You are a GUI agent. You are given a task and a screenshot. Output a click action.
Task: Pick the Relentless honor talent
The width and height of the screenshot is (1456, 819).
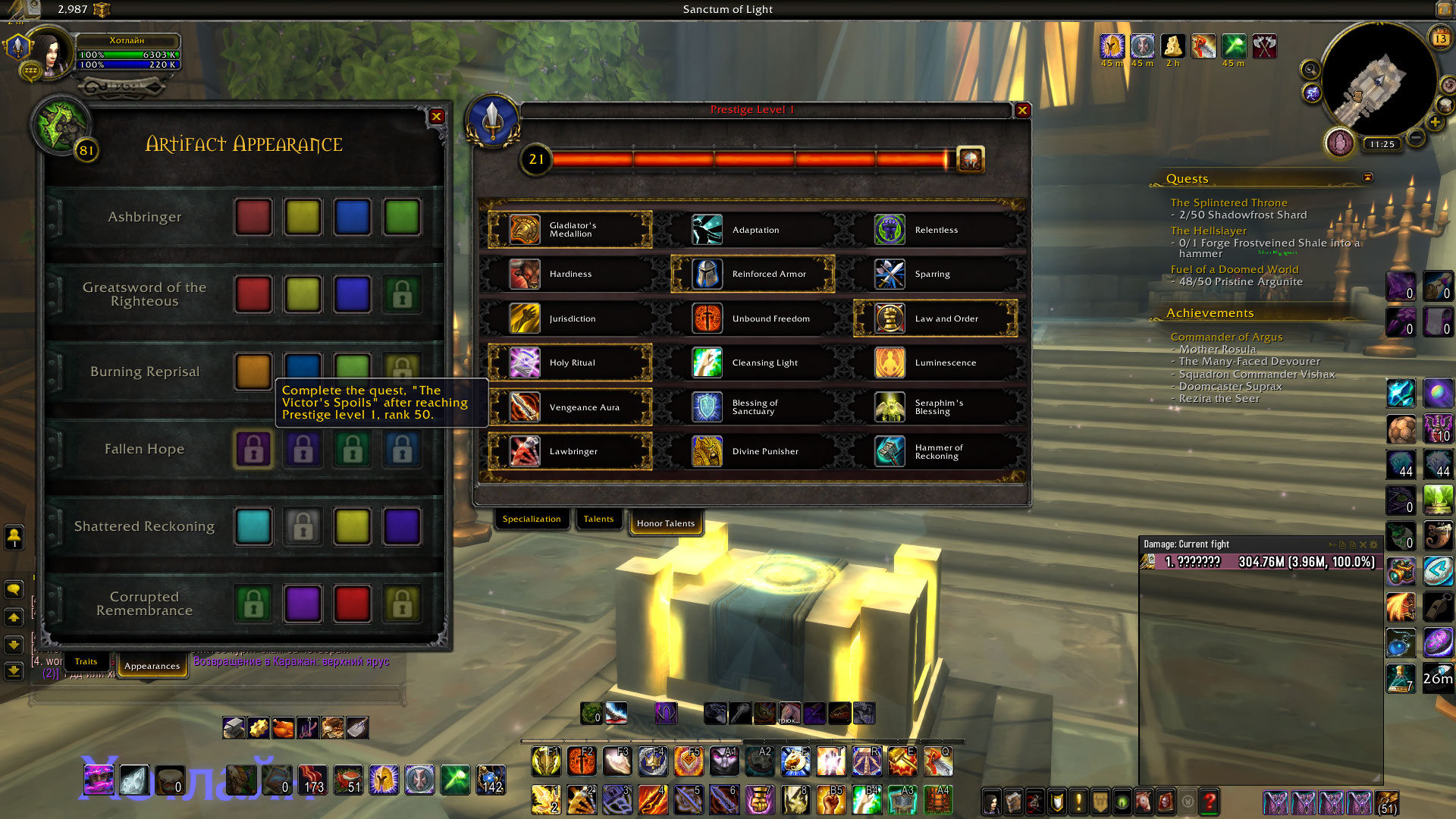[x=935, y=230]
